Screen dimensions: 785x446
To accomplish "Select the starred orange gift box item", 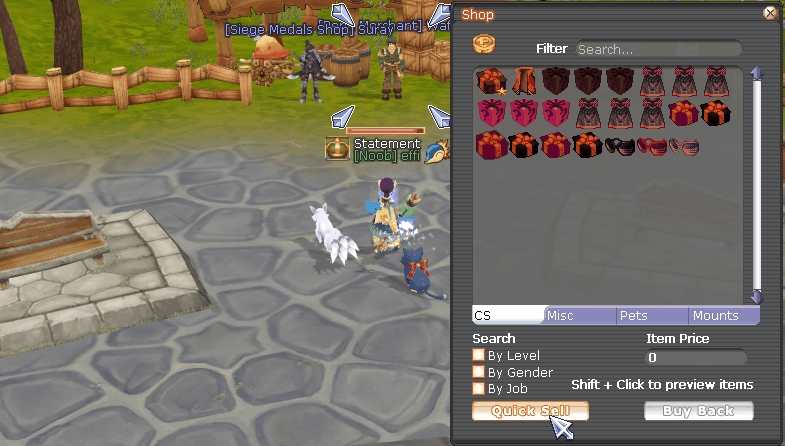I will tap(490, 81).
